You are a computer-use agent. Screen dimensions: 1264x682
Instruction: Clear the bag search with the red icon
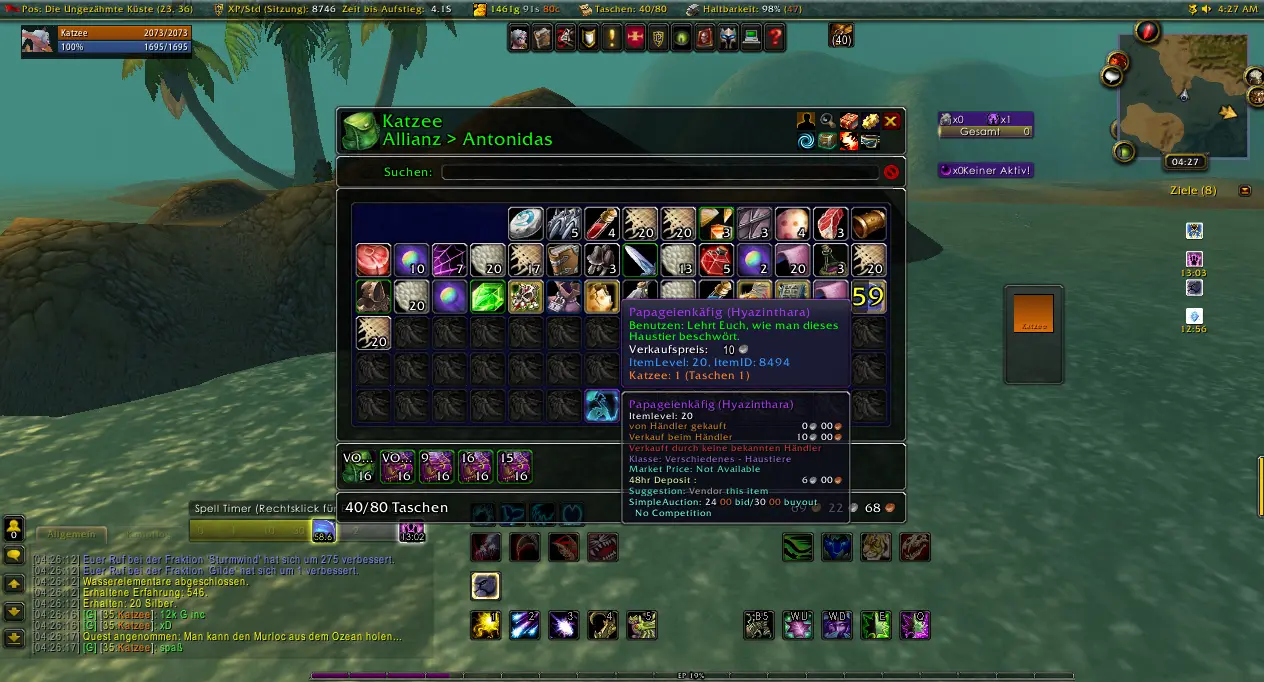coord(891,172)
